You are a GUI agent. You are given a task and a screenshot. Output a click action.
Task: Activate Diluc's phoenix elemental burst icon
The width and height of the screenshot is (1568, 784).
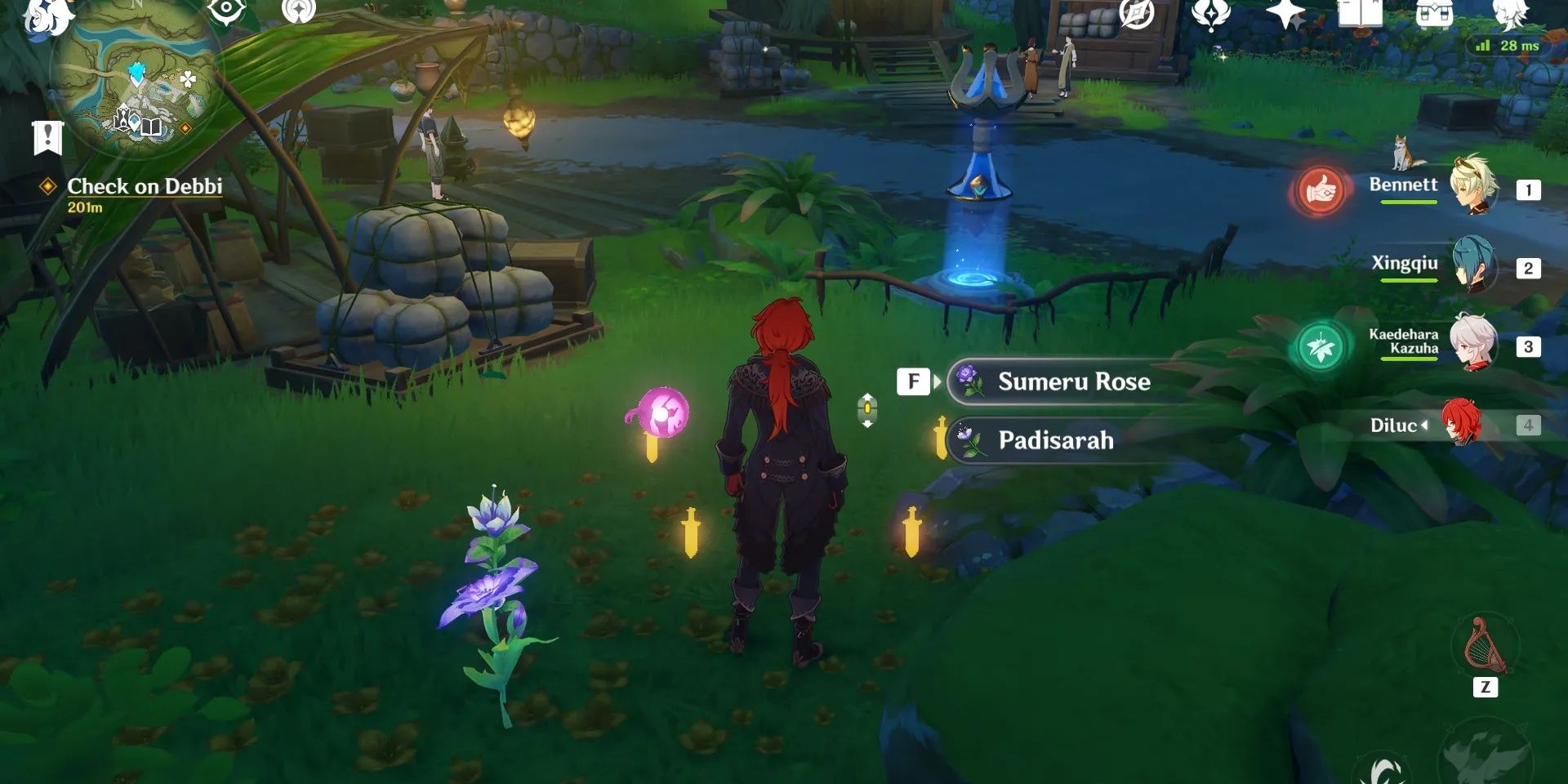click(x=1485, y=755)
